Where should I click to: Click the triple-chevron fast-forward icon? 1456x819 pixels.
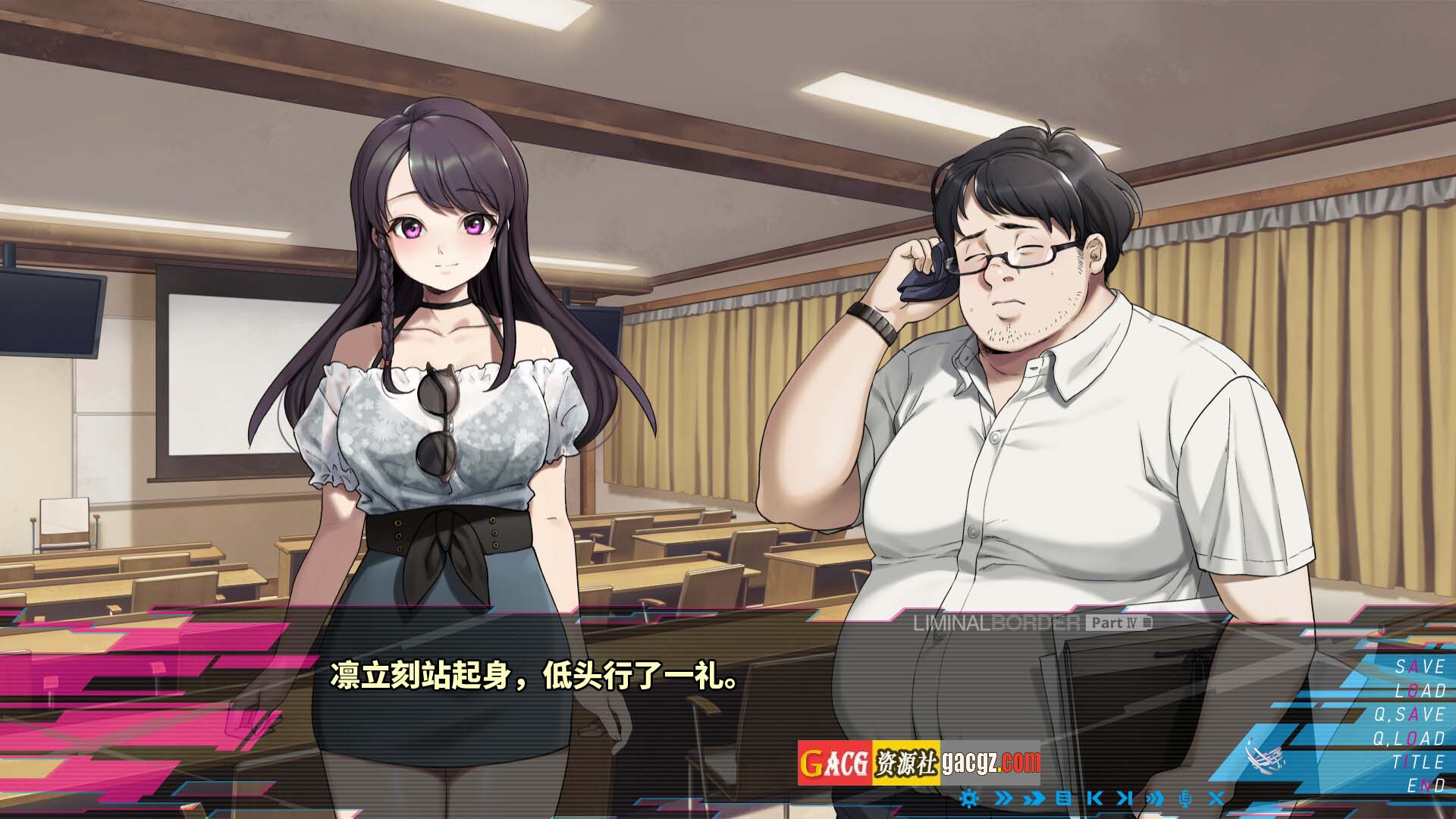[x=1155, y=798]
